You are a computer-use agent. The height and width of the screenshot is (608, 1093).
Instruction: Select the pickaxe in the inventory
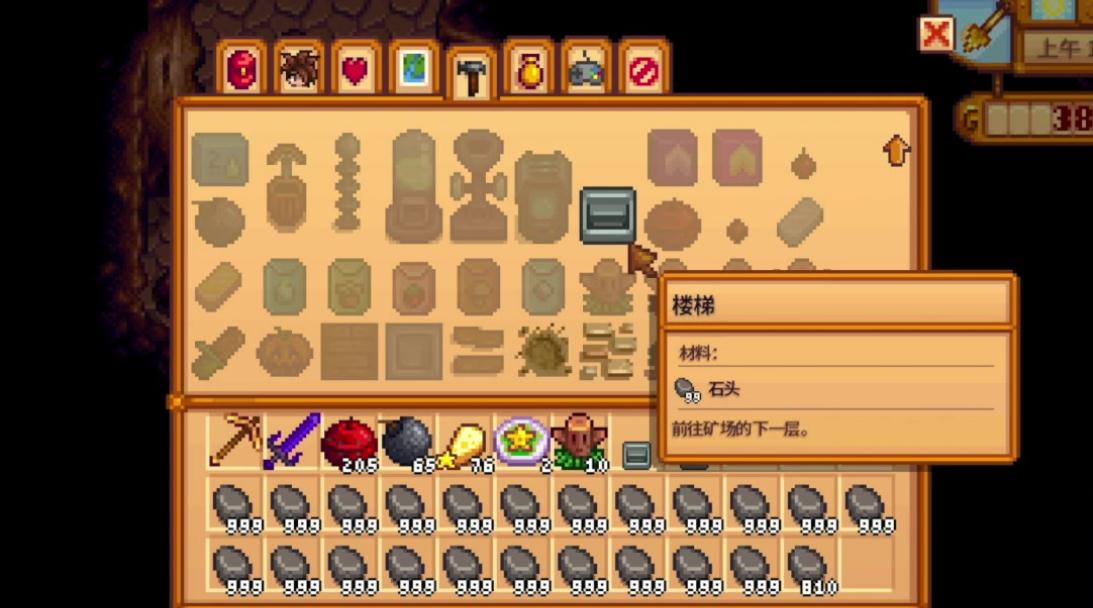click(234, 441)
